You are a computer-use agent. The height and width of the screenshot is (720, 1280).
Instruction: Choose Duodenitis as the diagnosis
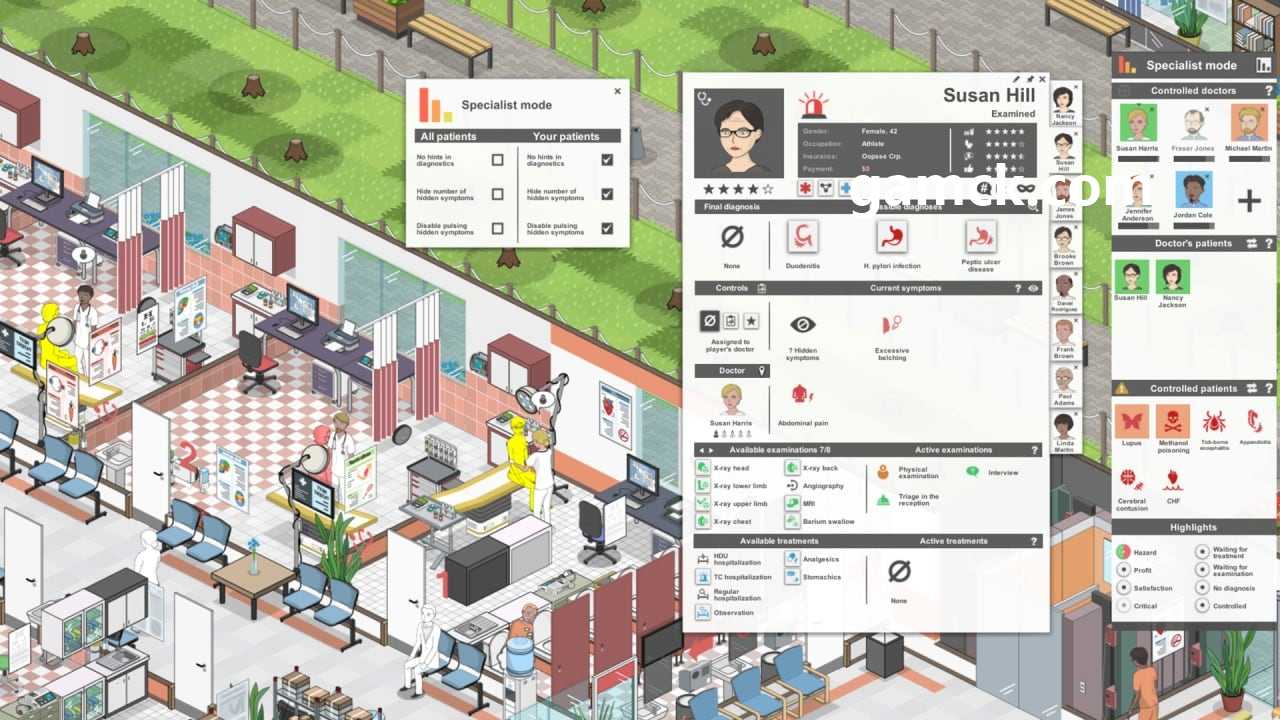802,237
